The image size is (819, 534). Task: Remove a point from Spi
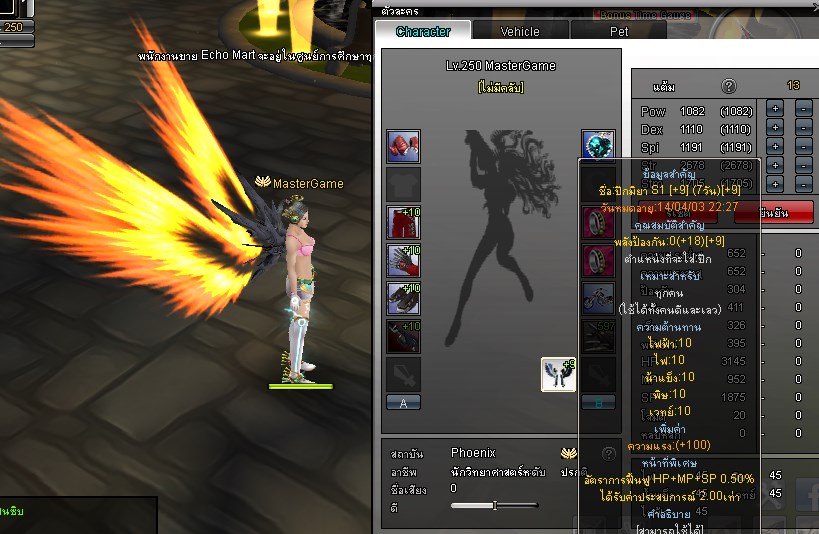[803, 146]
